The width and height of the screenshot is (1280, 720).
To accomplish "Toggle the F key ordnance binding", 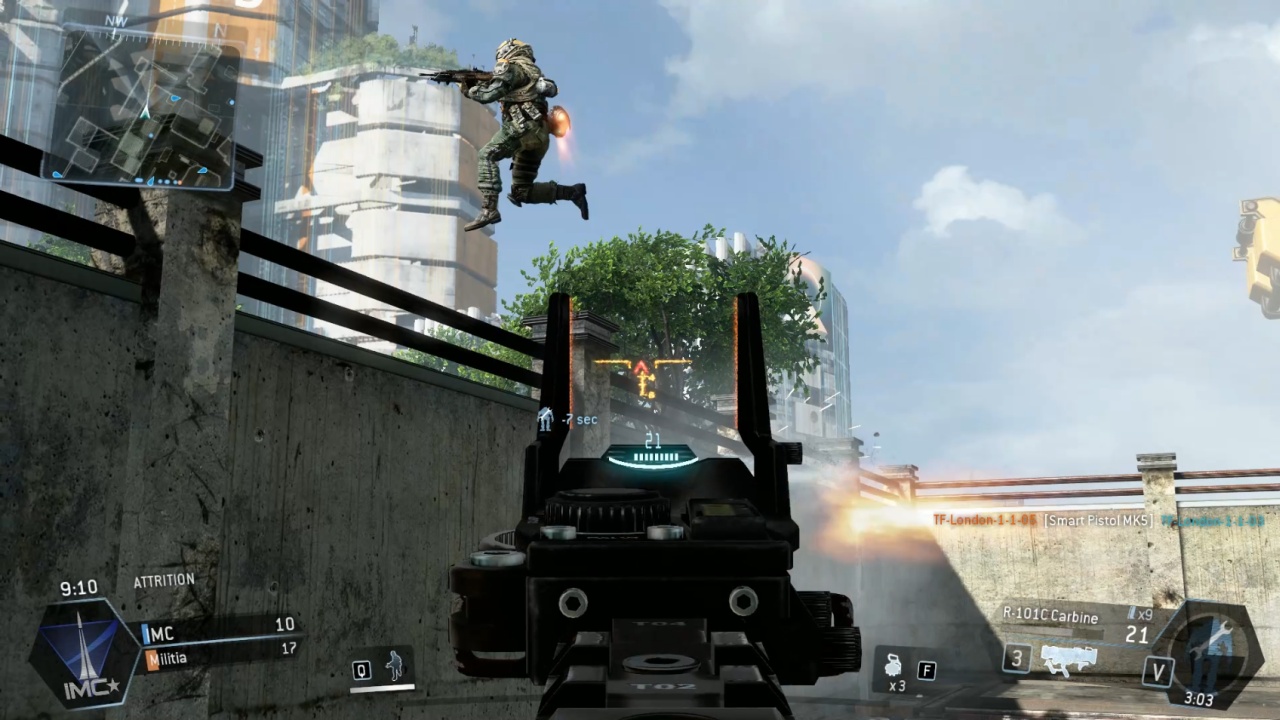I will pyautogui.click(x=927, y=670).
